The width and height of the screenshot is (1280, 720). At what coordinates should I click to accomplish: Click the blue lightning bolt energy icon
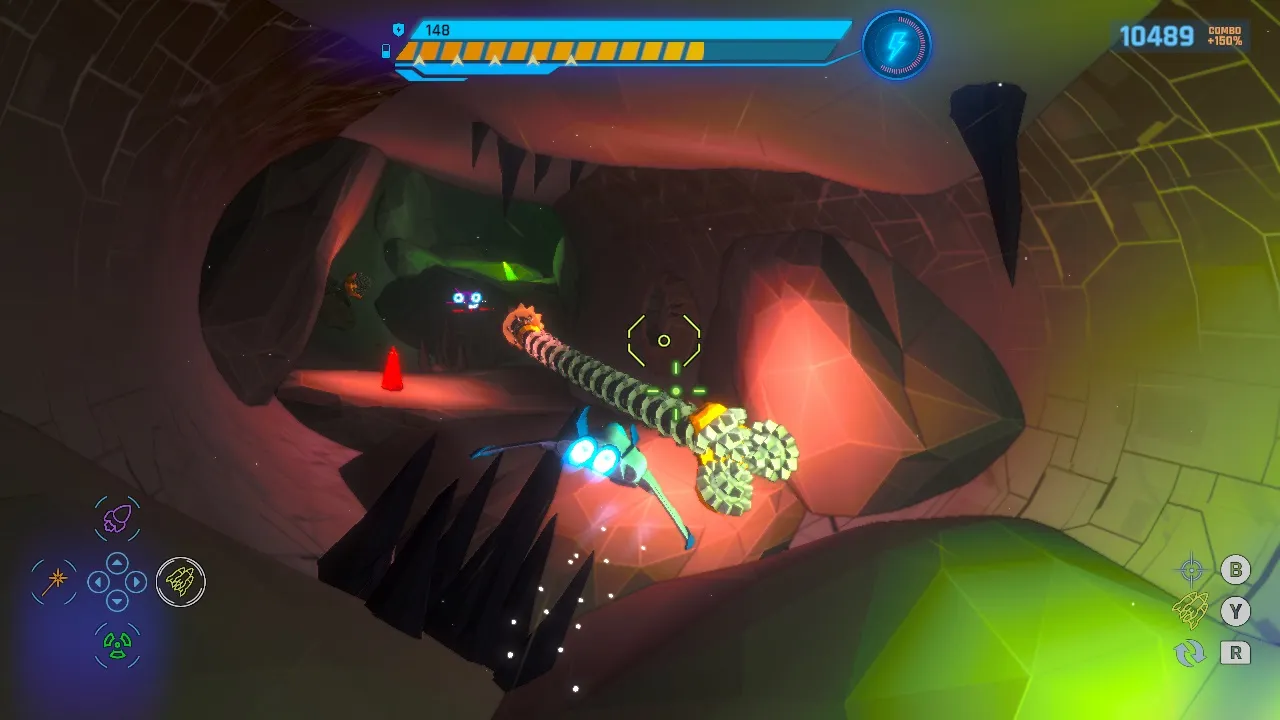point(896,45)
